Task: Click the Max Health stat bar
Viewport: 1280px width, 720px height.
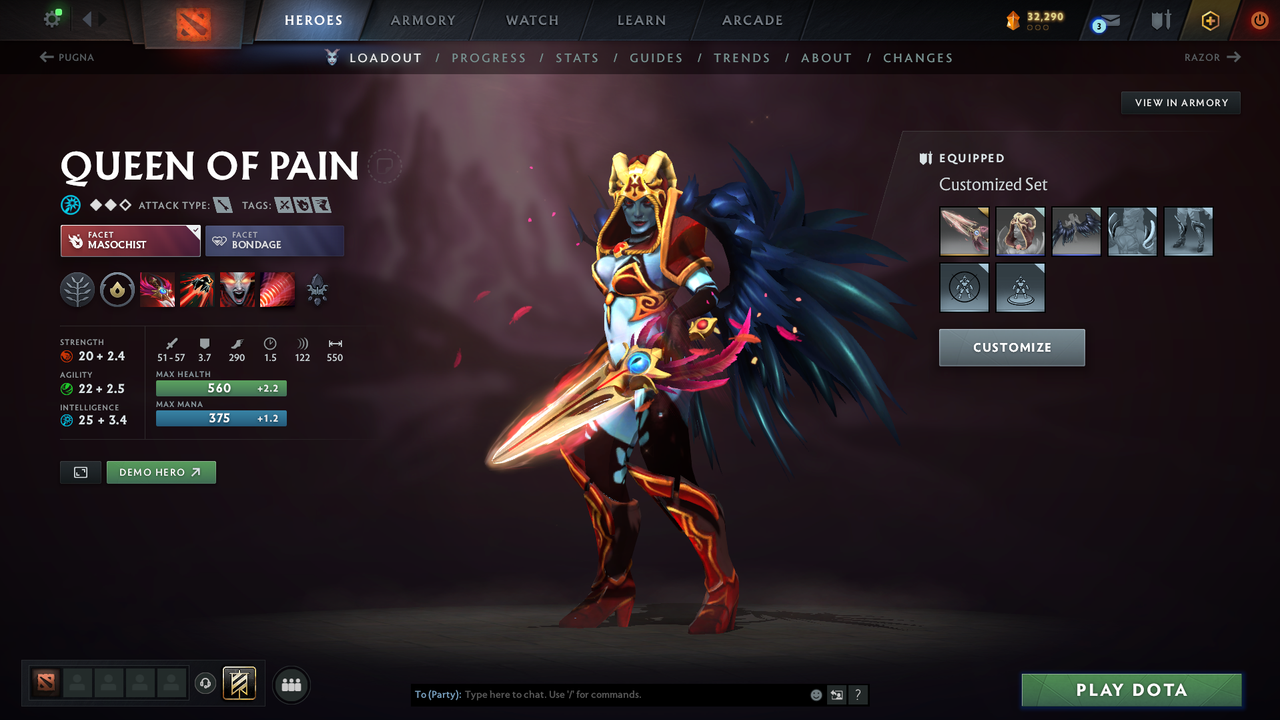Action: point(221,387)
